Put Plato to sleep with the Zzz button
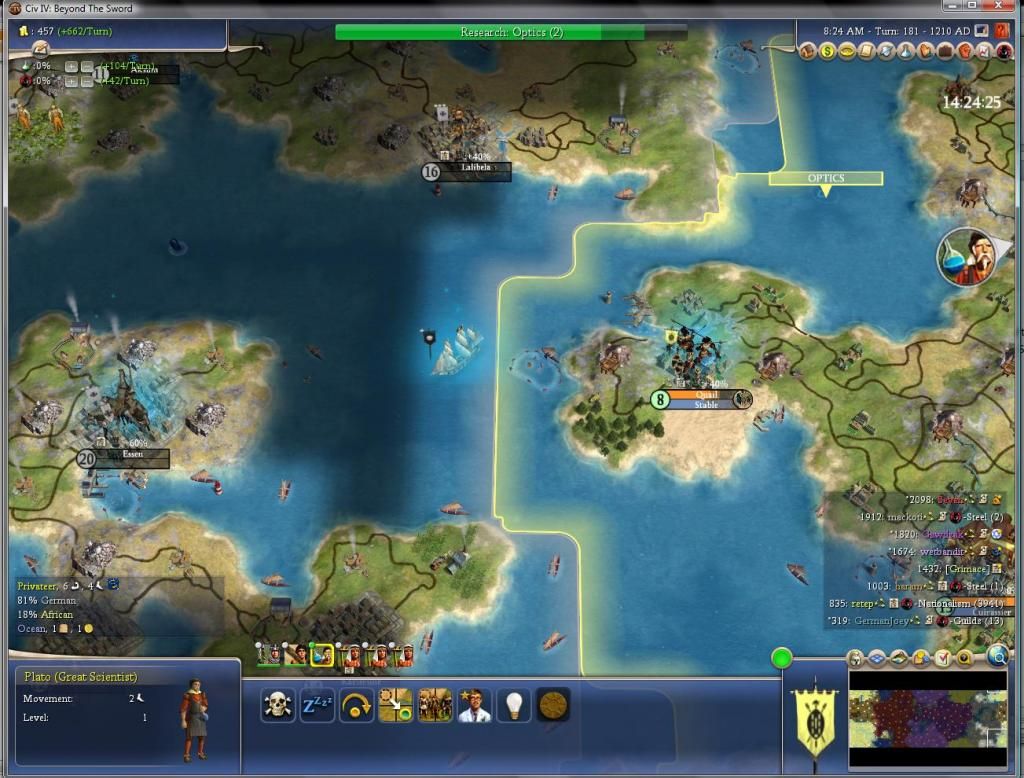 tap(317, 705)
